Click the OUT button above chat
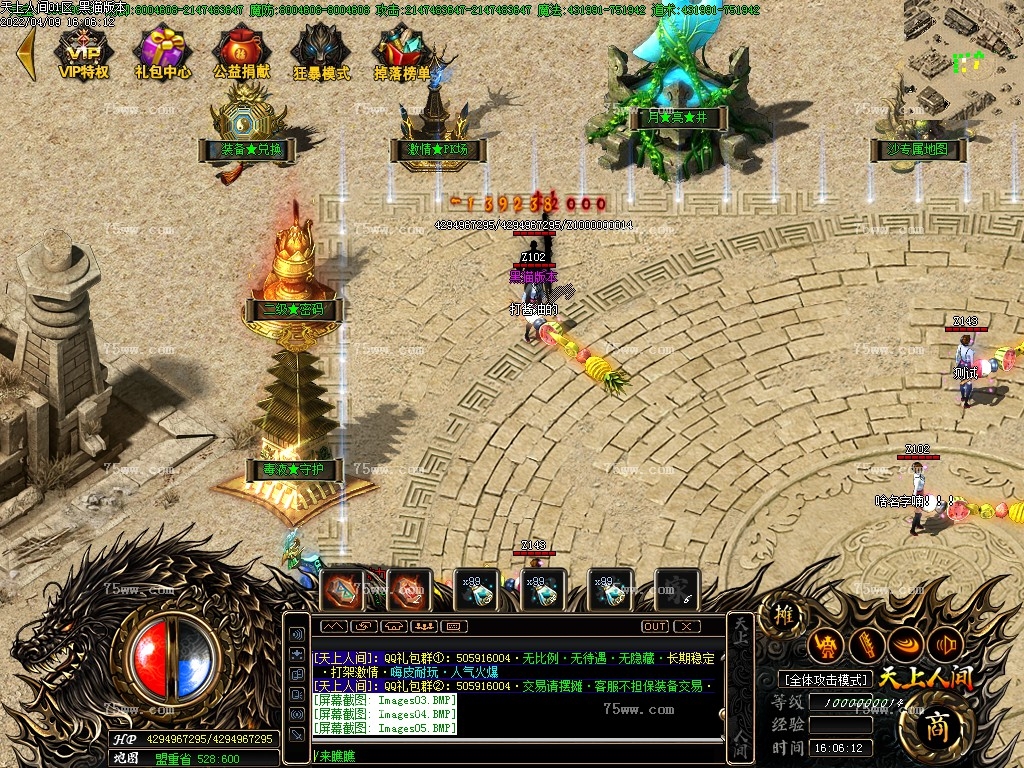The image size is (1024, 768). coord(655,626)
